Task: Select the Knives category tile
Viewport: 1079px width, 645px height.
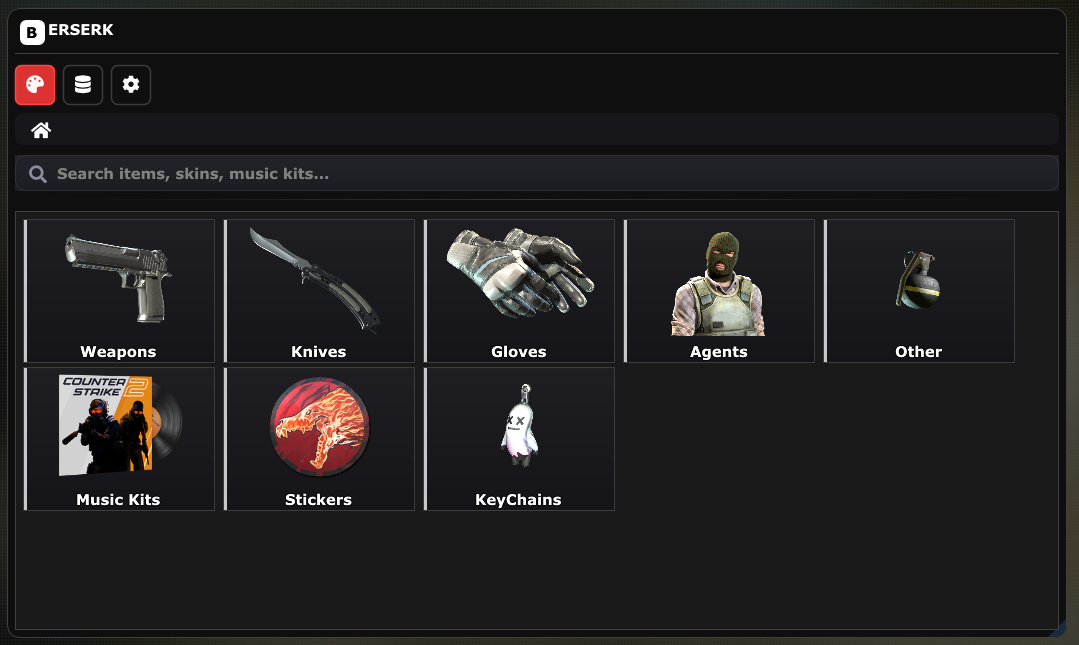Action: [x=319, y=291]
